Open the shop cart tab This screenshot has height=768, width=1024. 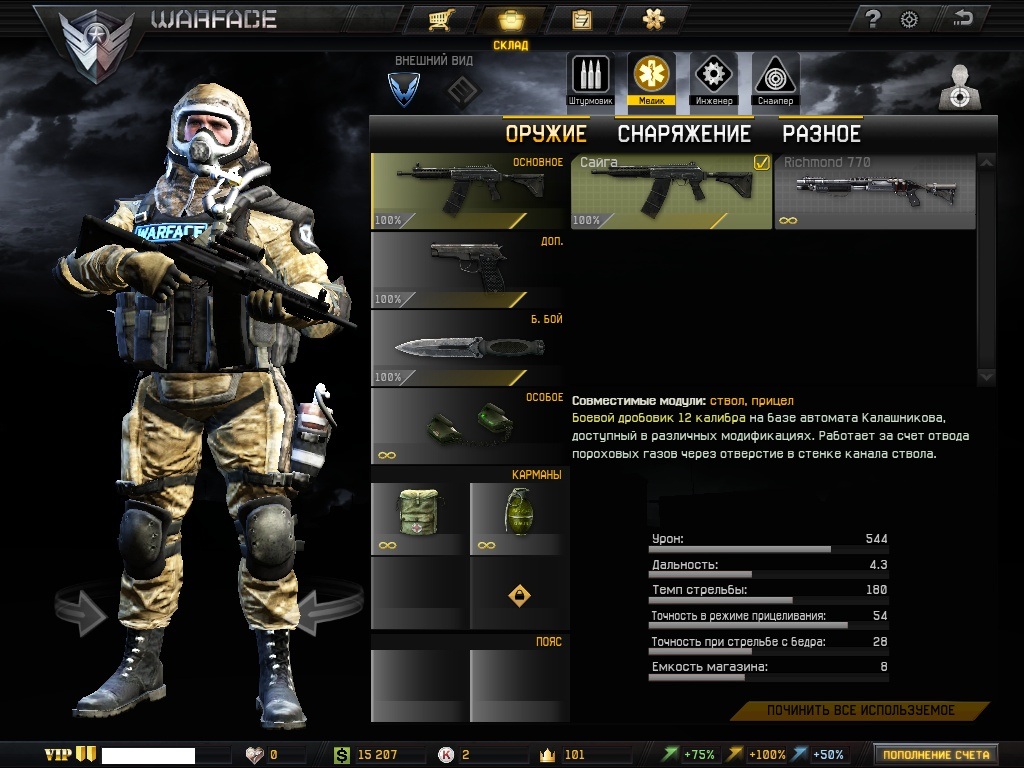[438, 20]
